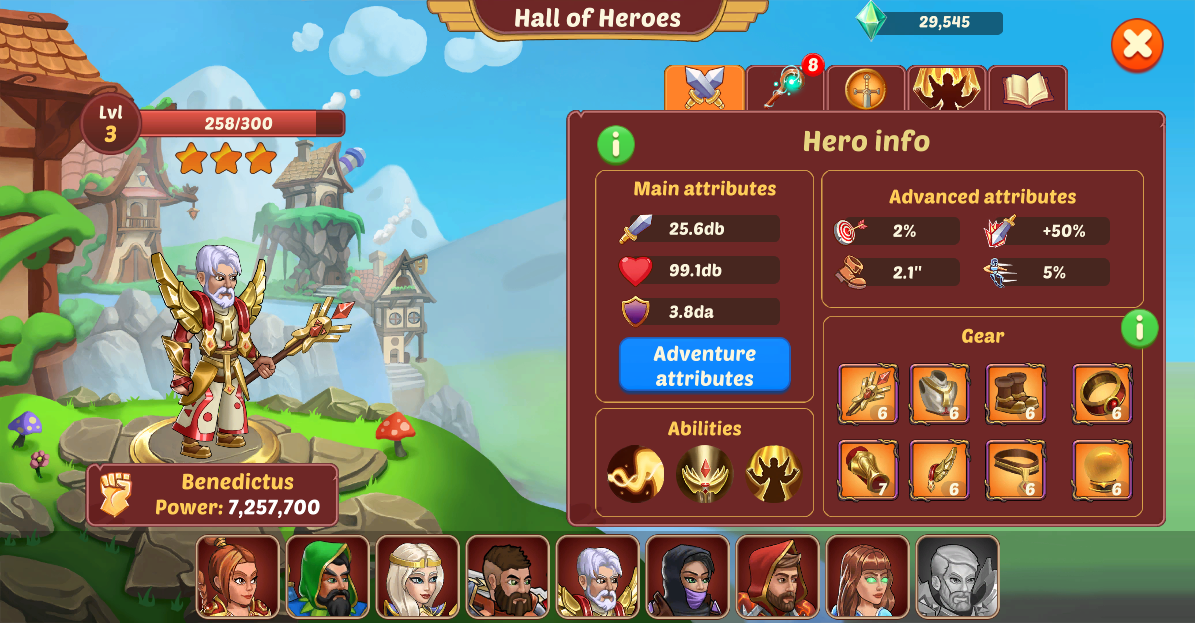Image resolution: width=1195 pixels, height=623 pixels.
Task: View the red gem crest ability
Action: tap(704, 473)
